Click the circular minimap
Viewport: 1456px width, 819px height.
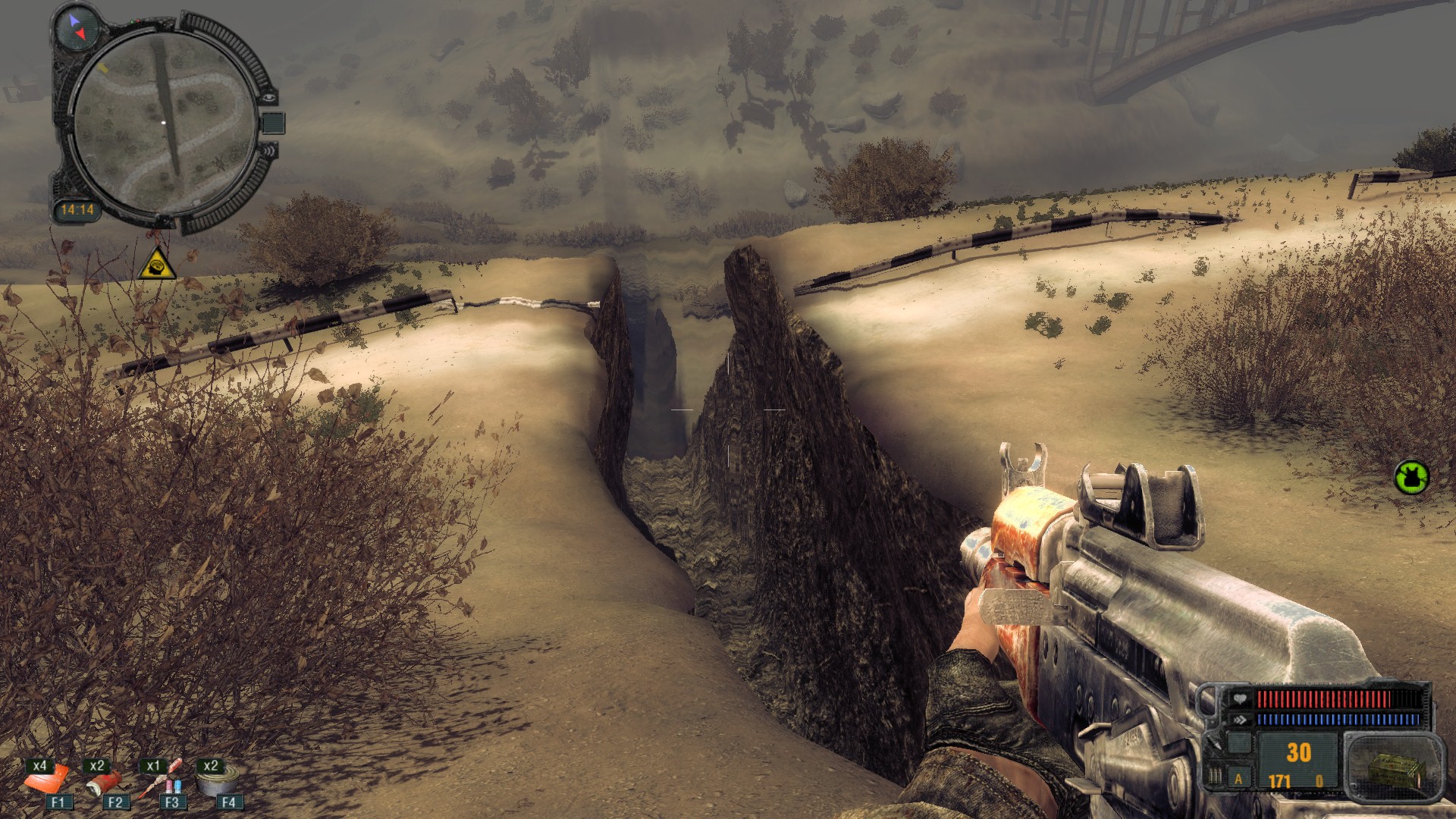[x=165, y=123]
